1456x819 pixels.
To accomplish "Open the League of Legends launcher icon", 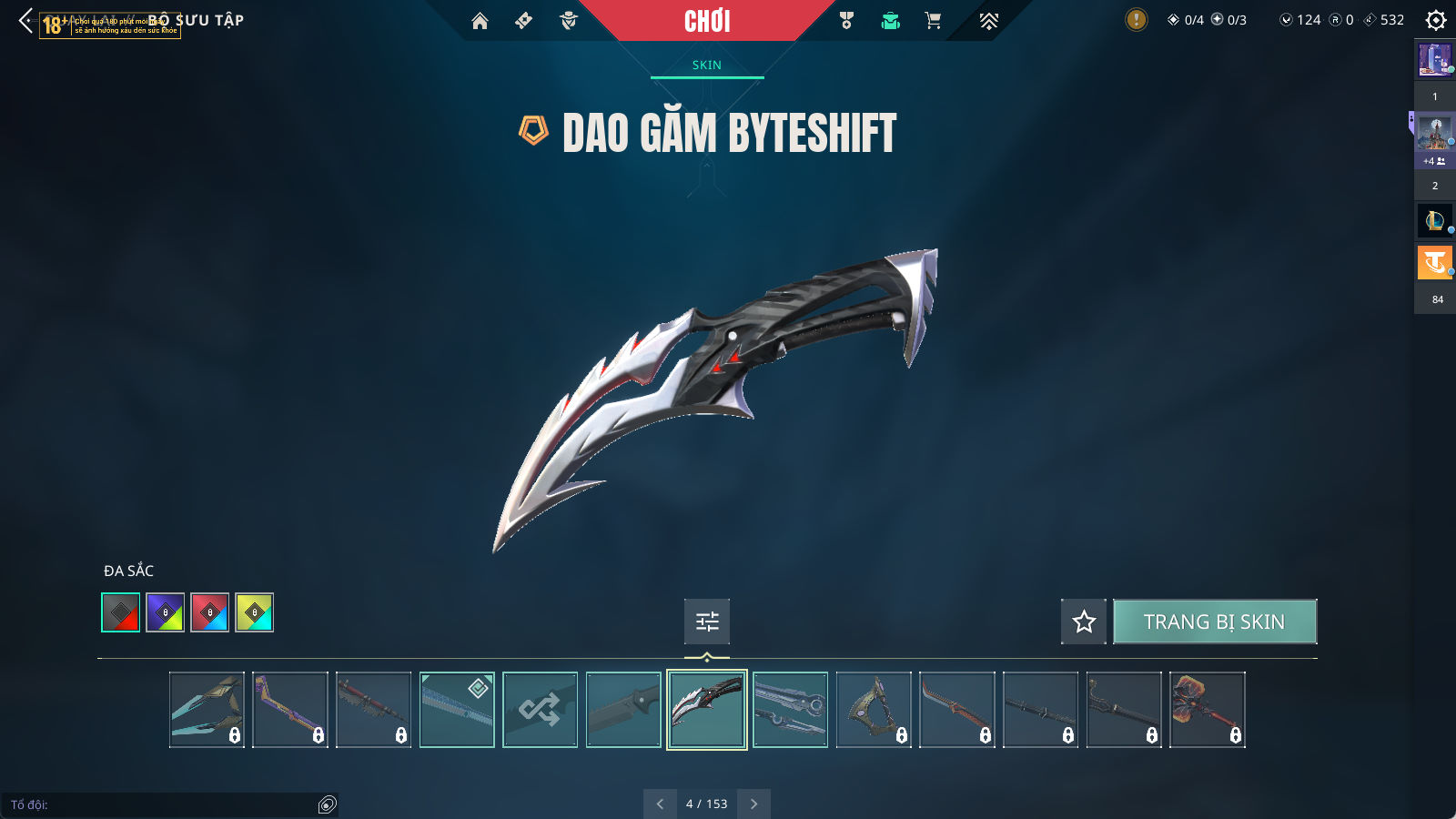I will pyautogui.click(x=1434, y=220).
